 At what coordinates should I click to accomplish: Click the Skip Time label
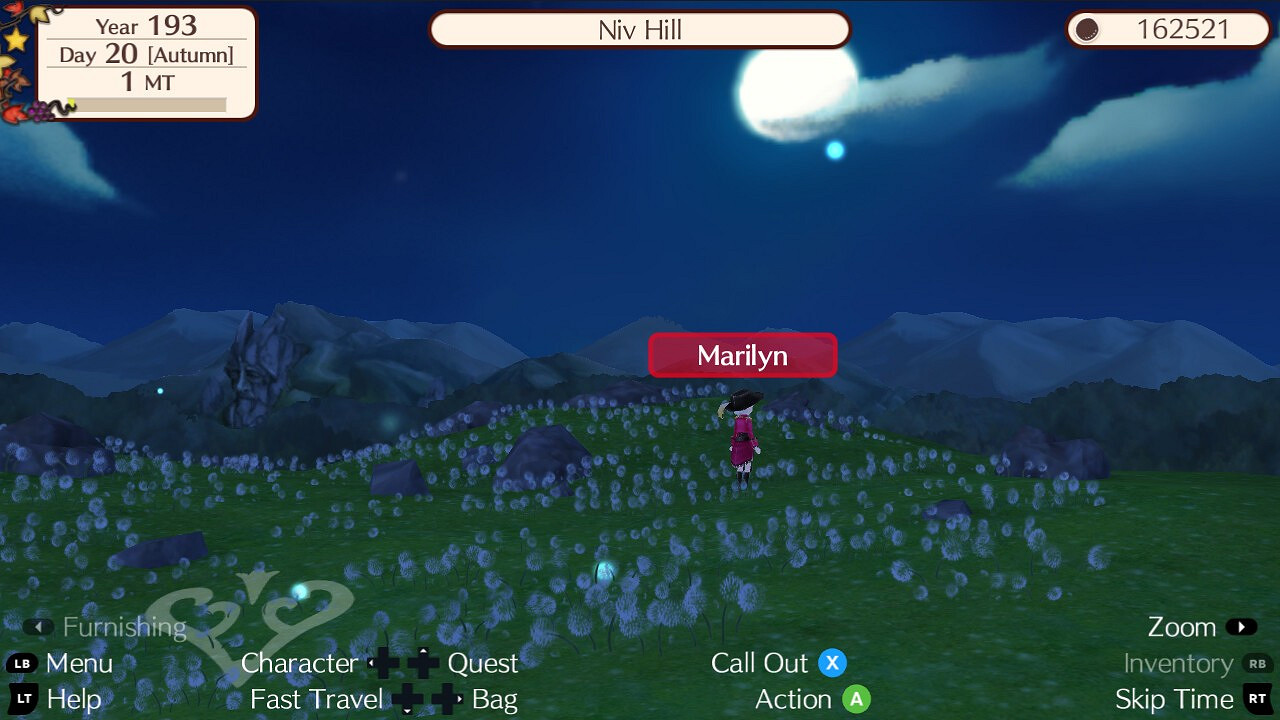[x=1175, y=700]
